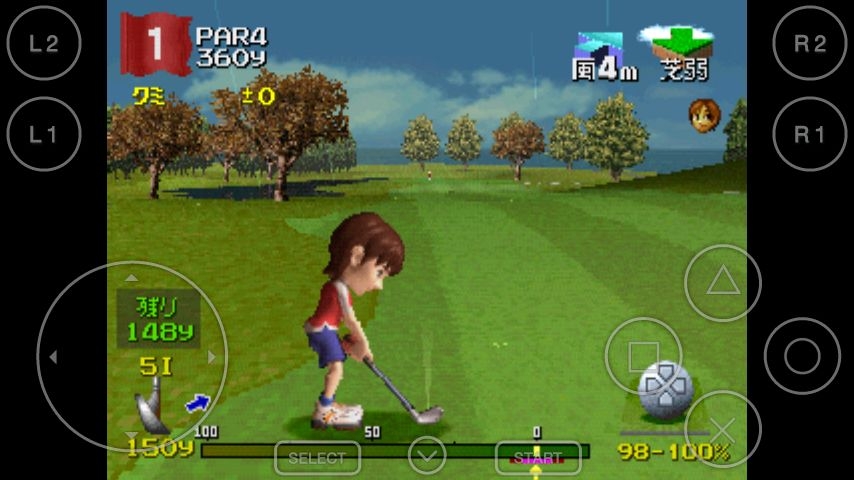
Task: Select the golf ball impact point icon
Action: [x=665, y=389]
